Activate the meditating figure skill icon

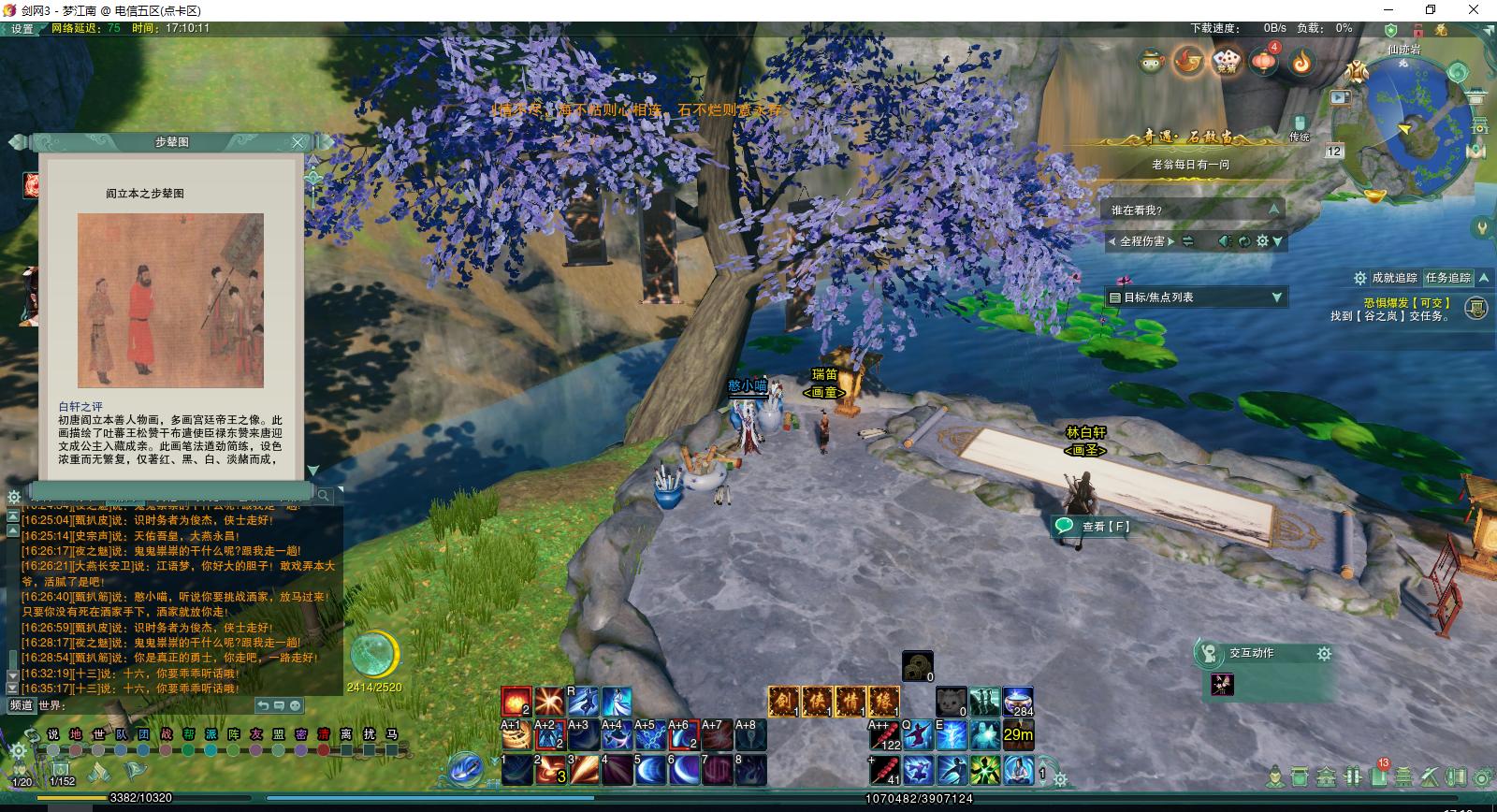click(x=1017, y=770)
